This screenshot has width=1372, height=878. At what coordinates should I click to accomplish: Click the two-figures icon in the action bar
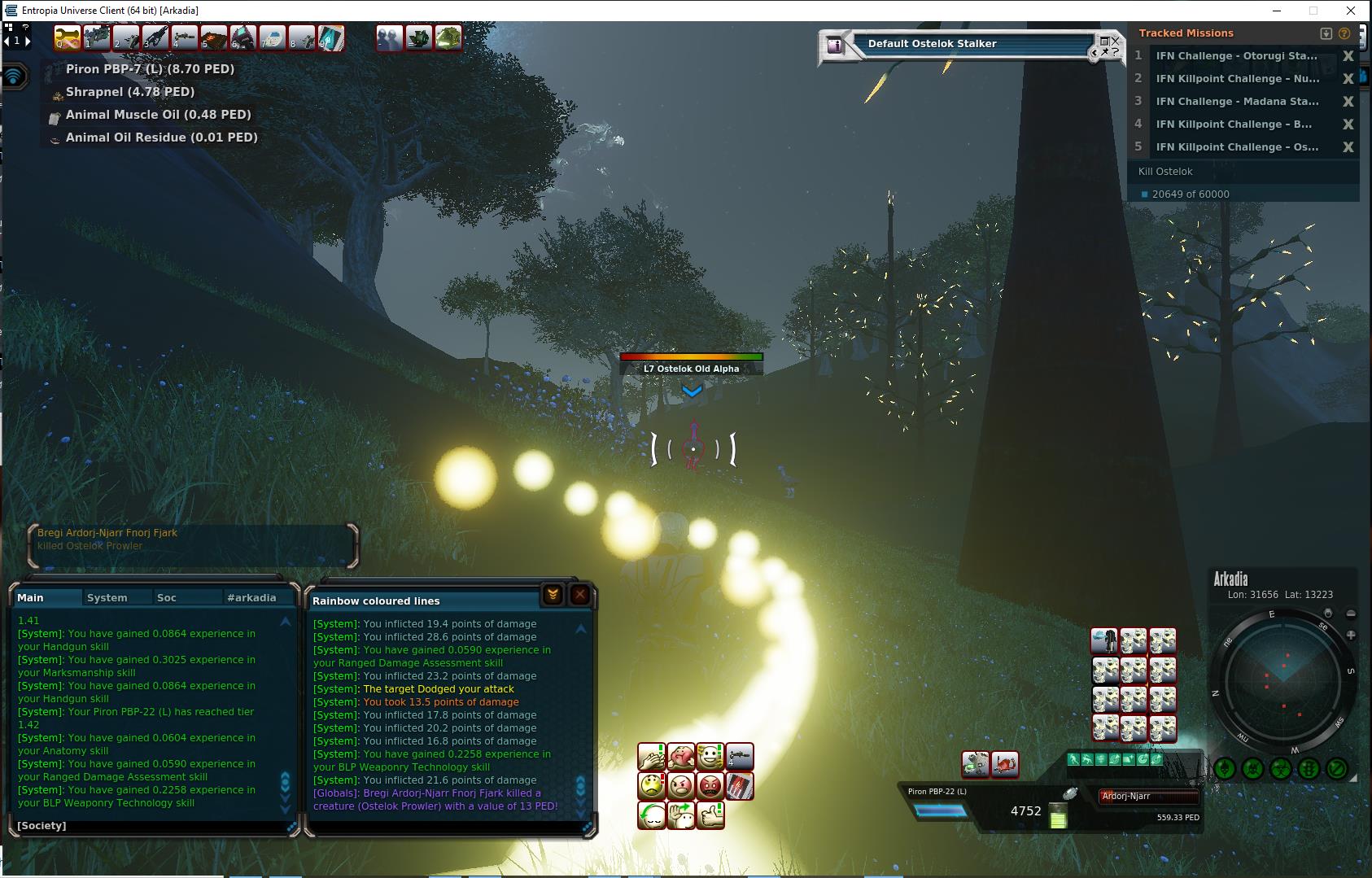(x=390, y=37)
